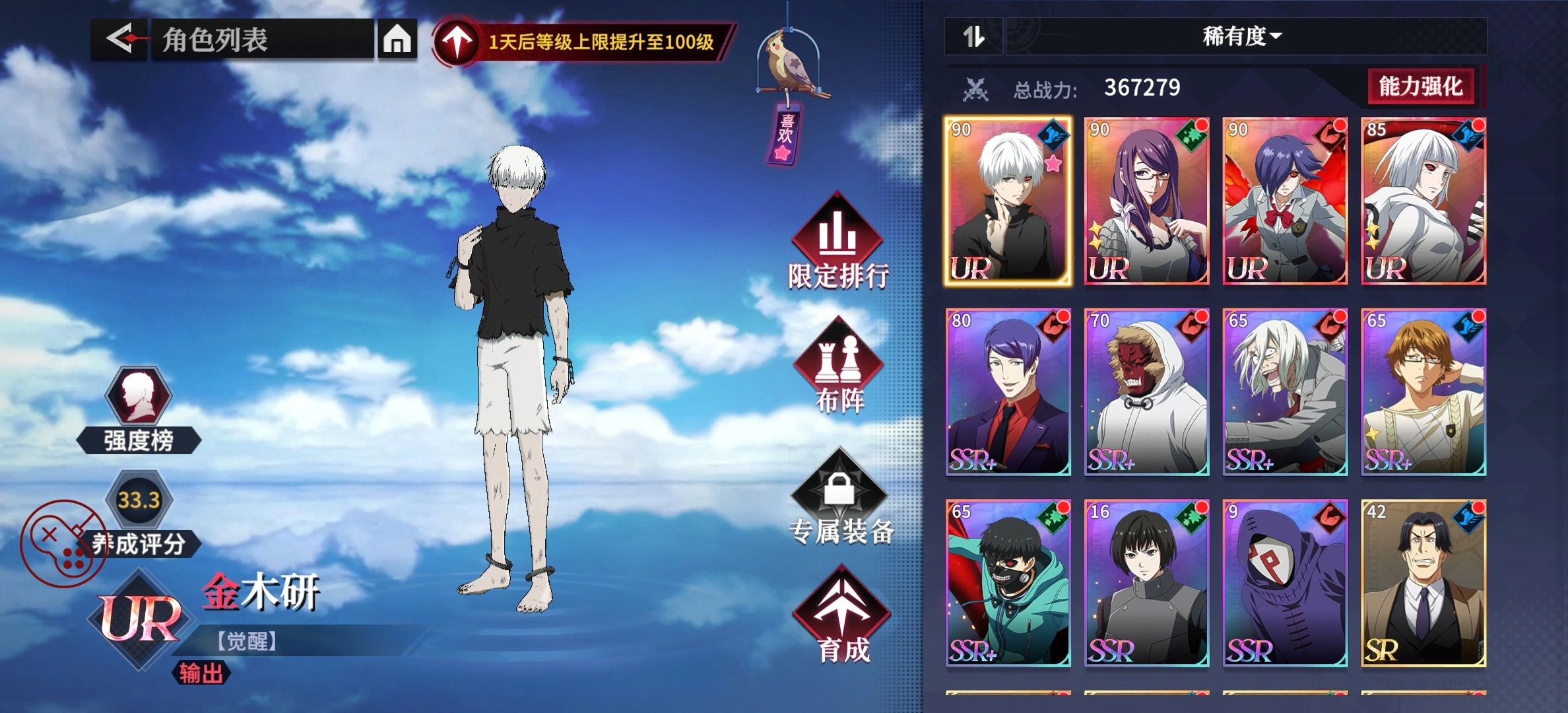
Task: Return home via the home icon
Action: 398,38
